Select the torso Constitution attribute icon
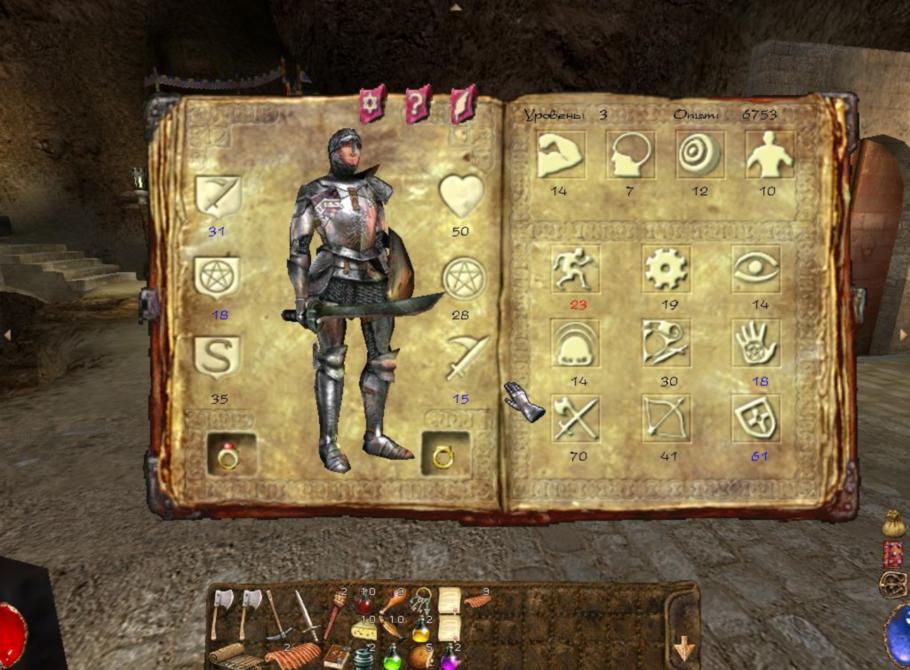Image resolution: width=910 pixels, height=670 pixels. point(769,154)
